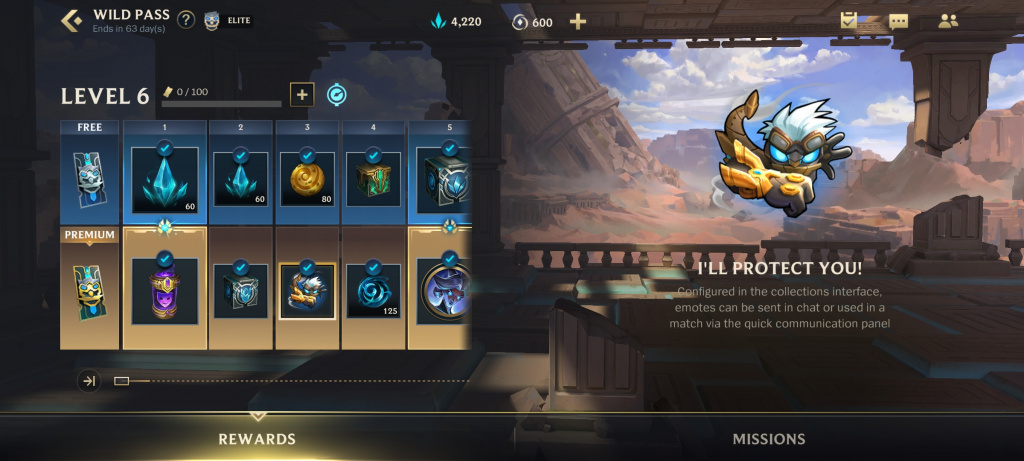Click the circular blue swirl icon beside level bar
Screen dimensions: 1024x461
point(337,95)
